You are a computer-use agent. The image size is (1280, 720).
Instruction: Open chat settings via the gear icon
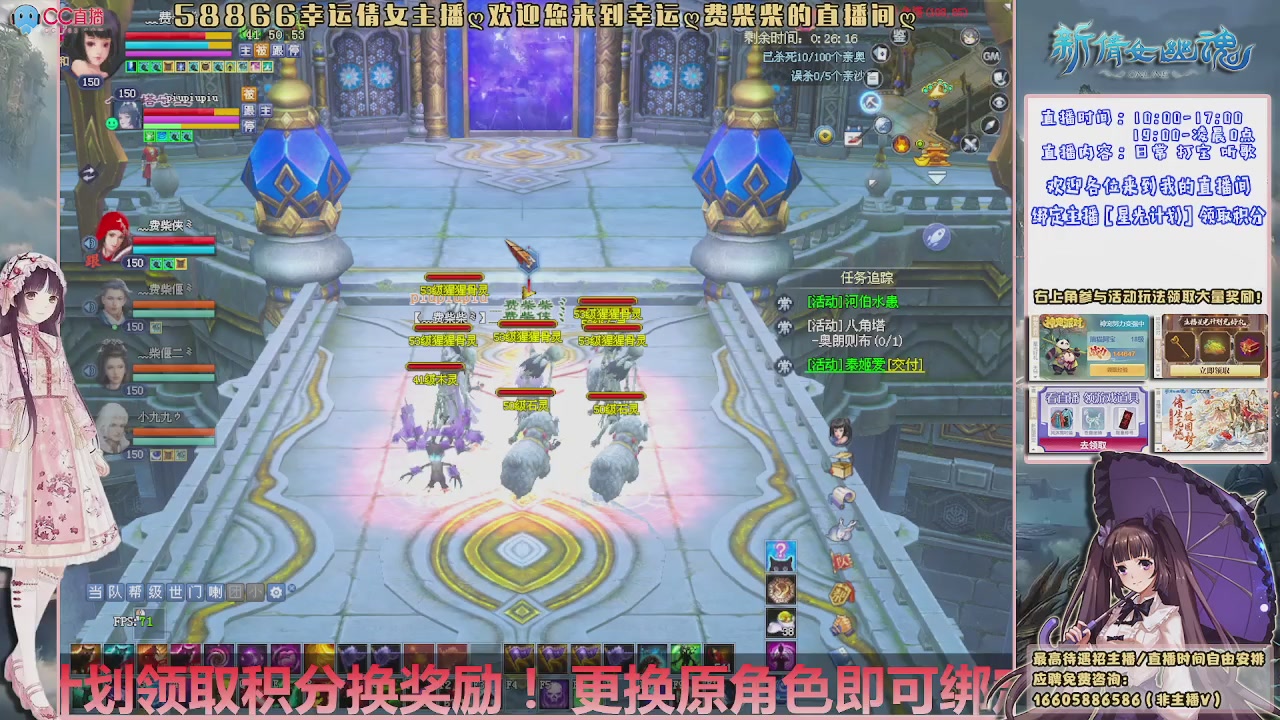tap(277, 592)
